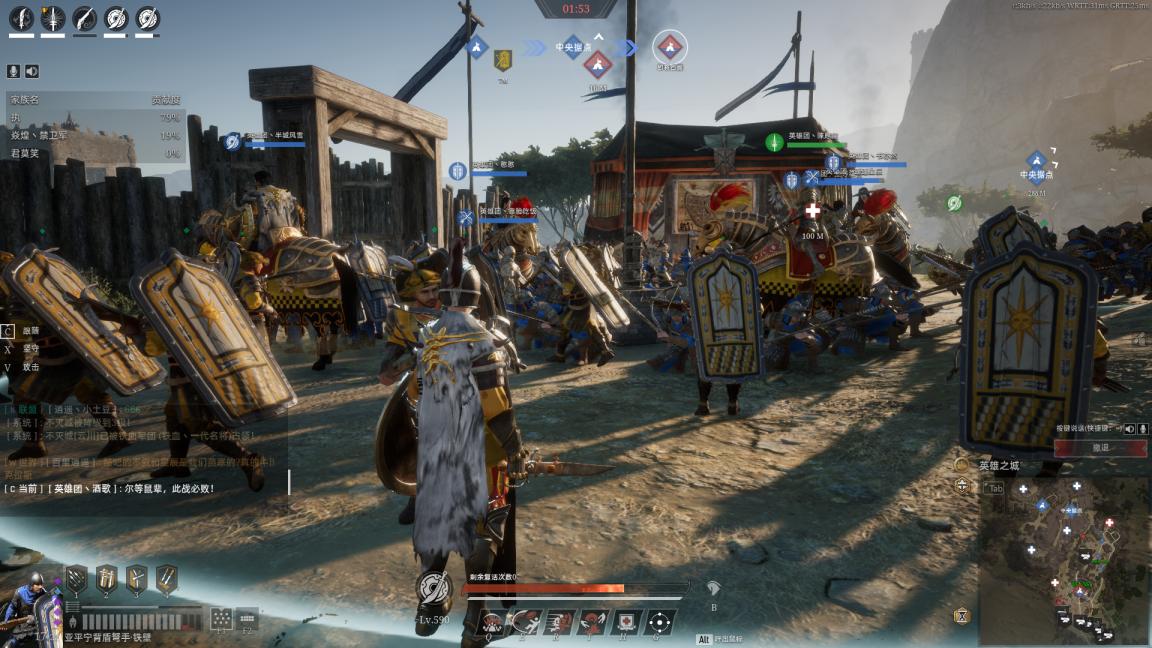Select the 中央据点 capture point marker

1036,159
